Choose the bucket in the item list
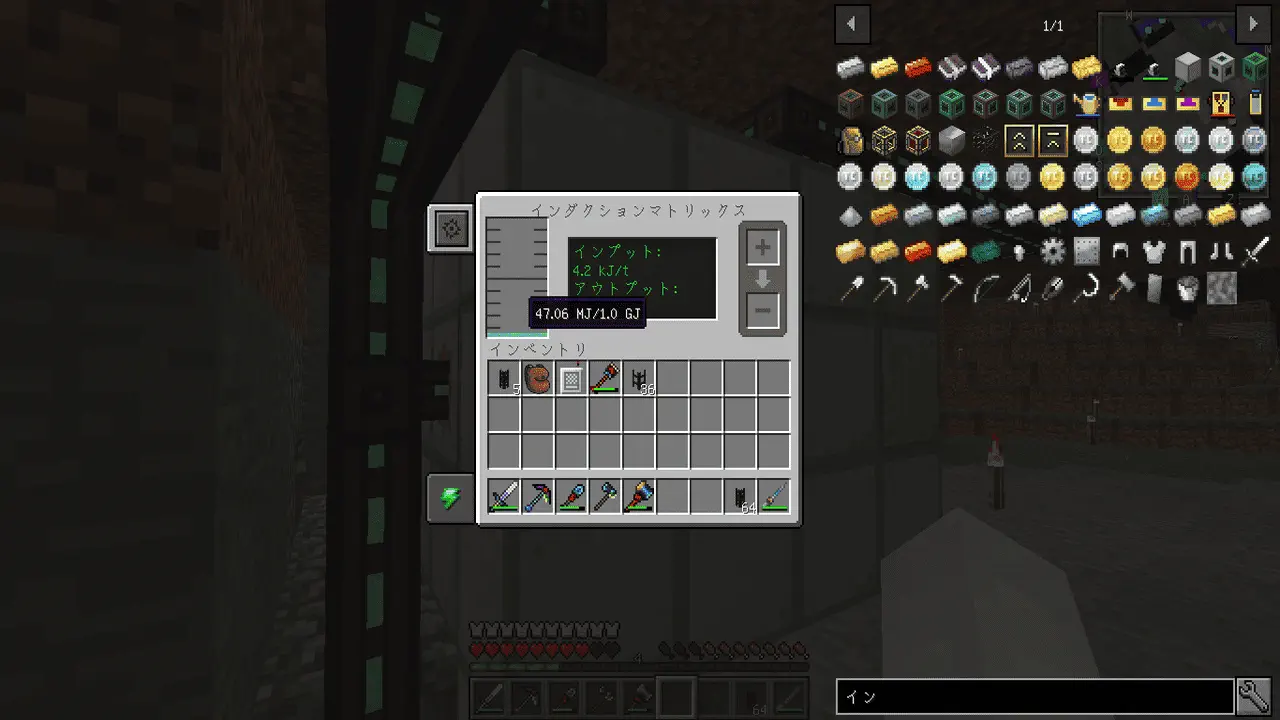The image size is (1280, 720). pos(1188,289)
